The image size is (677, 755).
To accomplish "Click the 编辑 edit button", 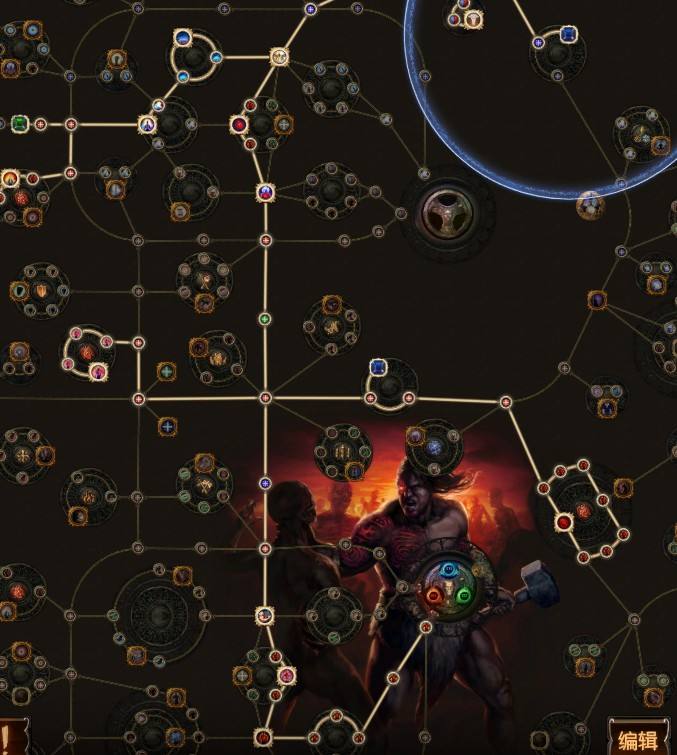I will (639, 740).
